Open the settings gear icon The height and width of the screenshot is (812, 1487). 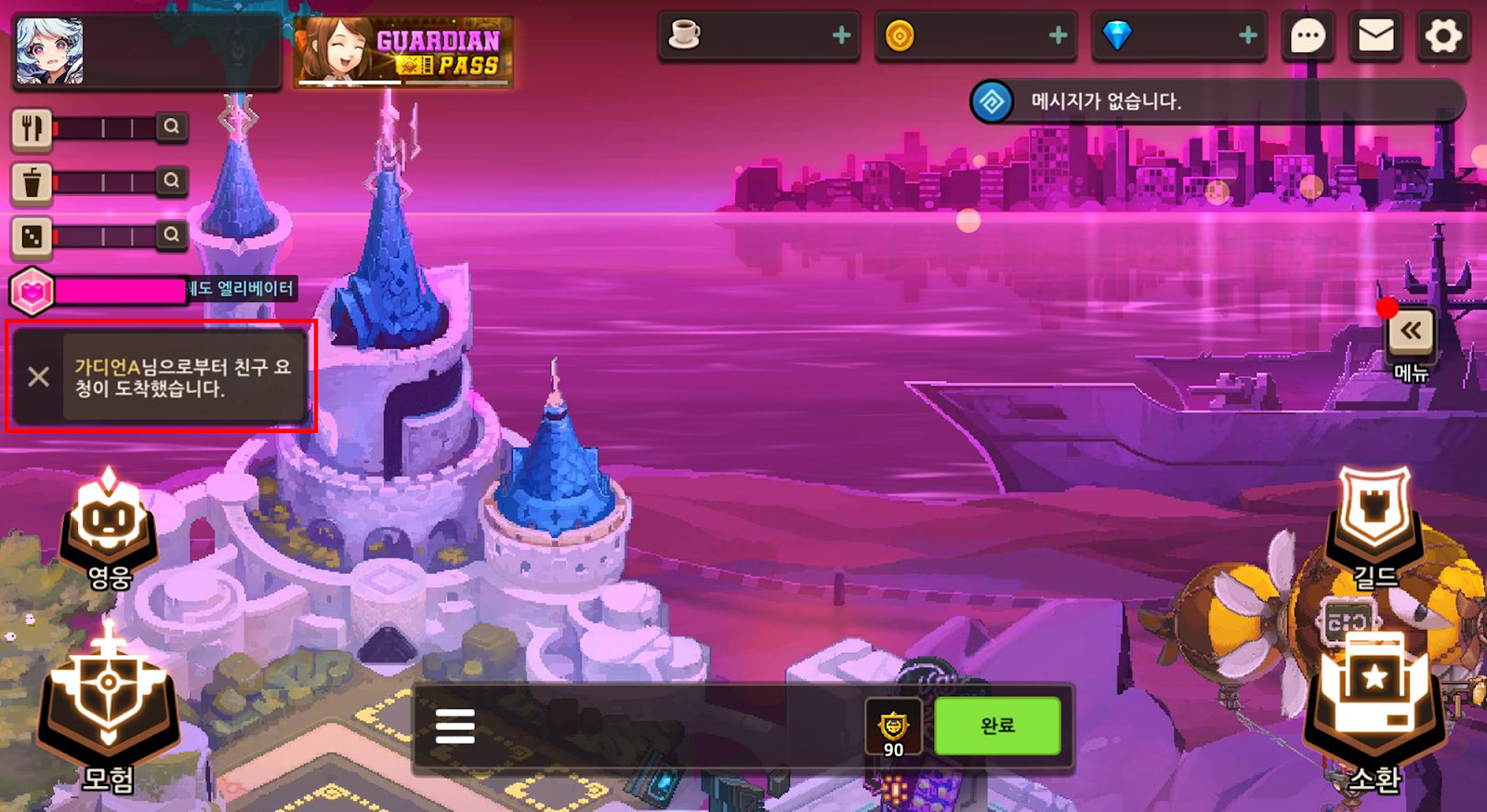[x=1442, y=37]
